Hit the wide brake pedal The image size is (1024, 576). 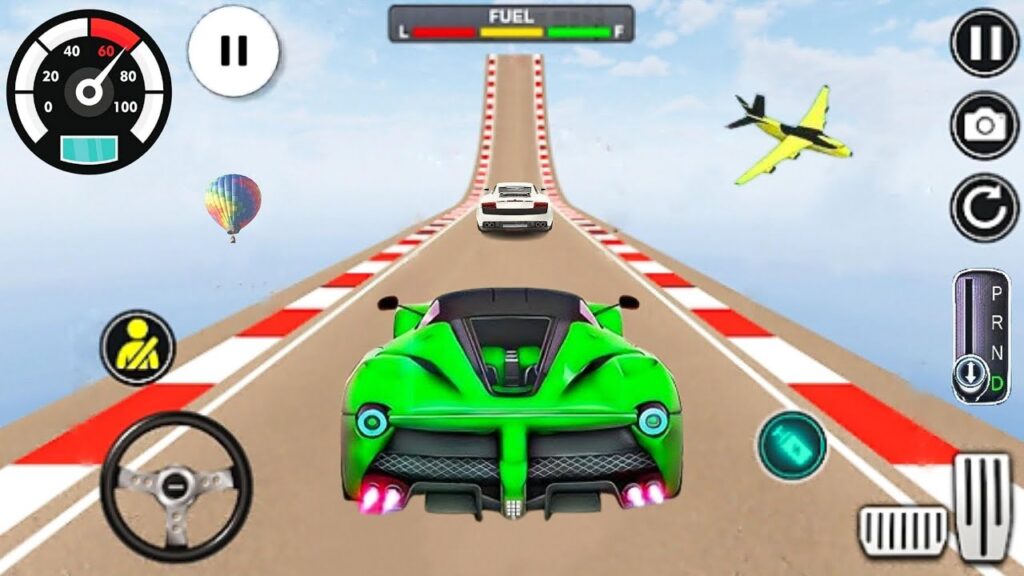[903, 528]
